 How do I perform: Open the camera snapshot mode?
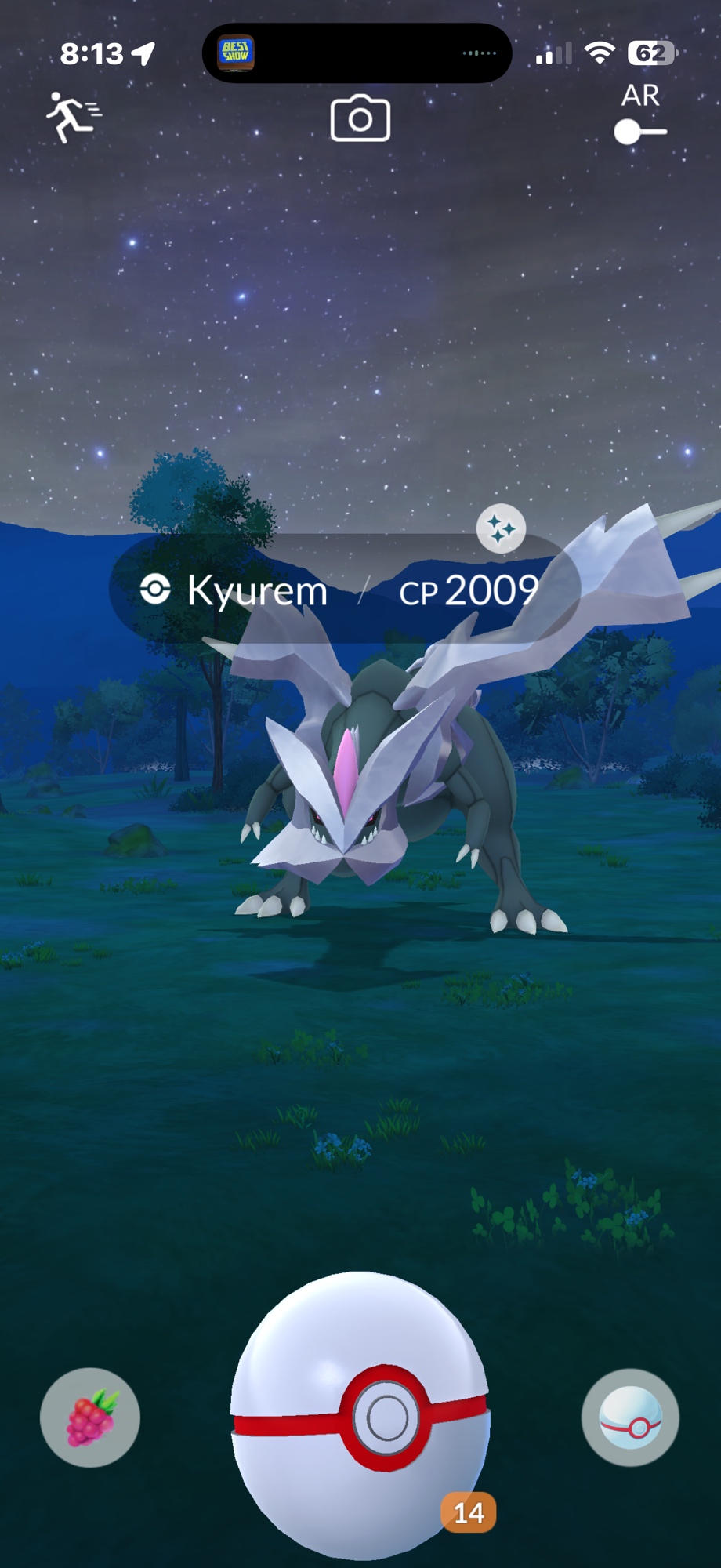(x=360, y=119)
